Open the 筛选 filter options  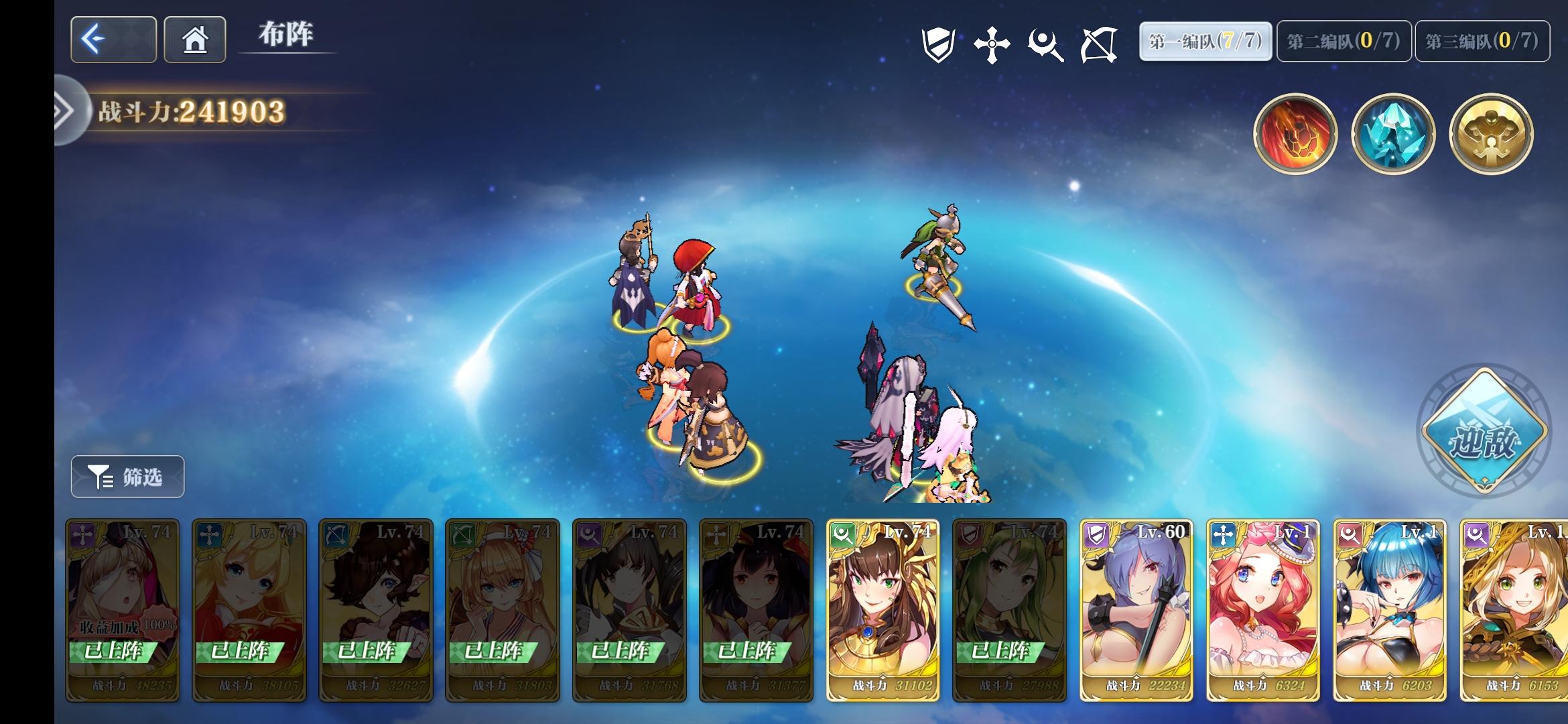pos(127,477)
